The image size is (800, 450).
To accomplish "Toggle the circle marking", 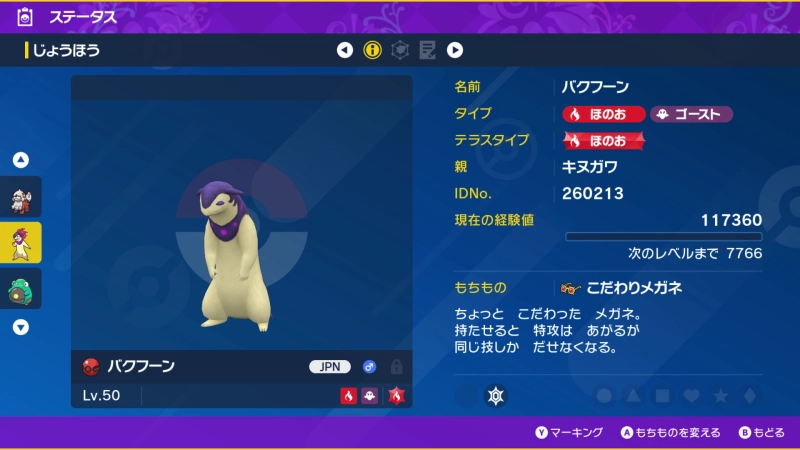I will (x=604, y=396).
